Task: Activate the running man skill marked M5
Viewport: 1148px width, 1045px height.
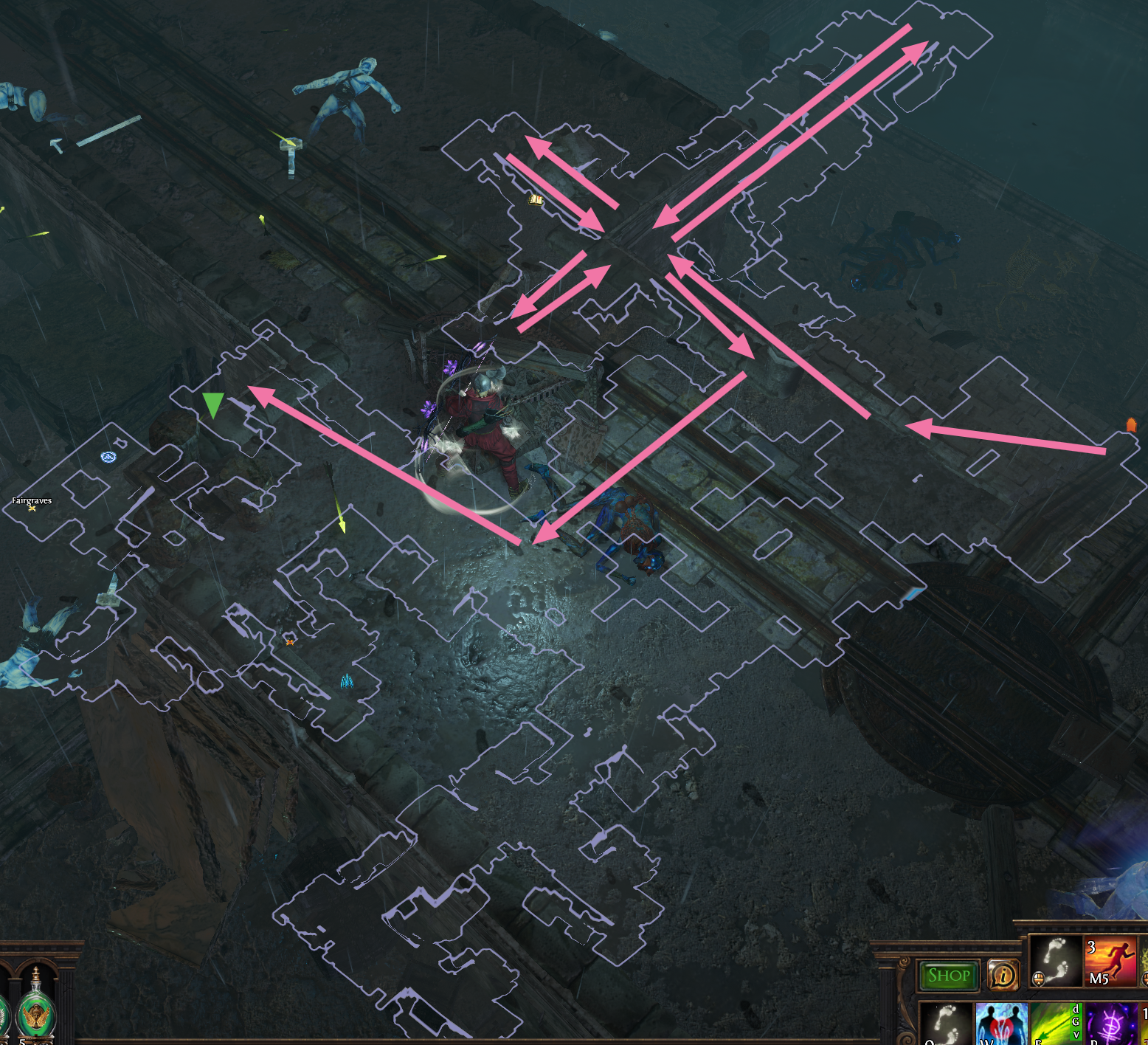Action: pyautogui.click(x=1110, y=962)
